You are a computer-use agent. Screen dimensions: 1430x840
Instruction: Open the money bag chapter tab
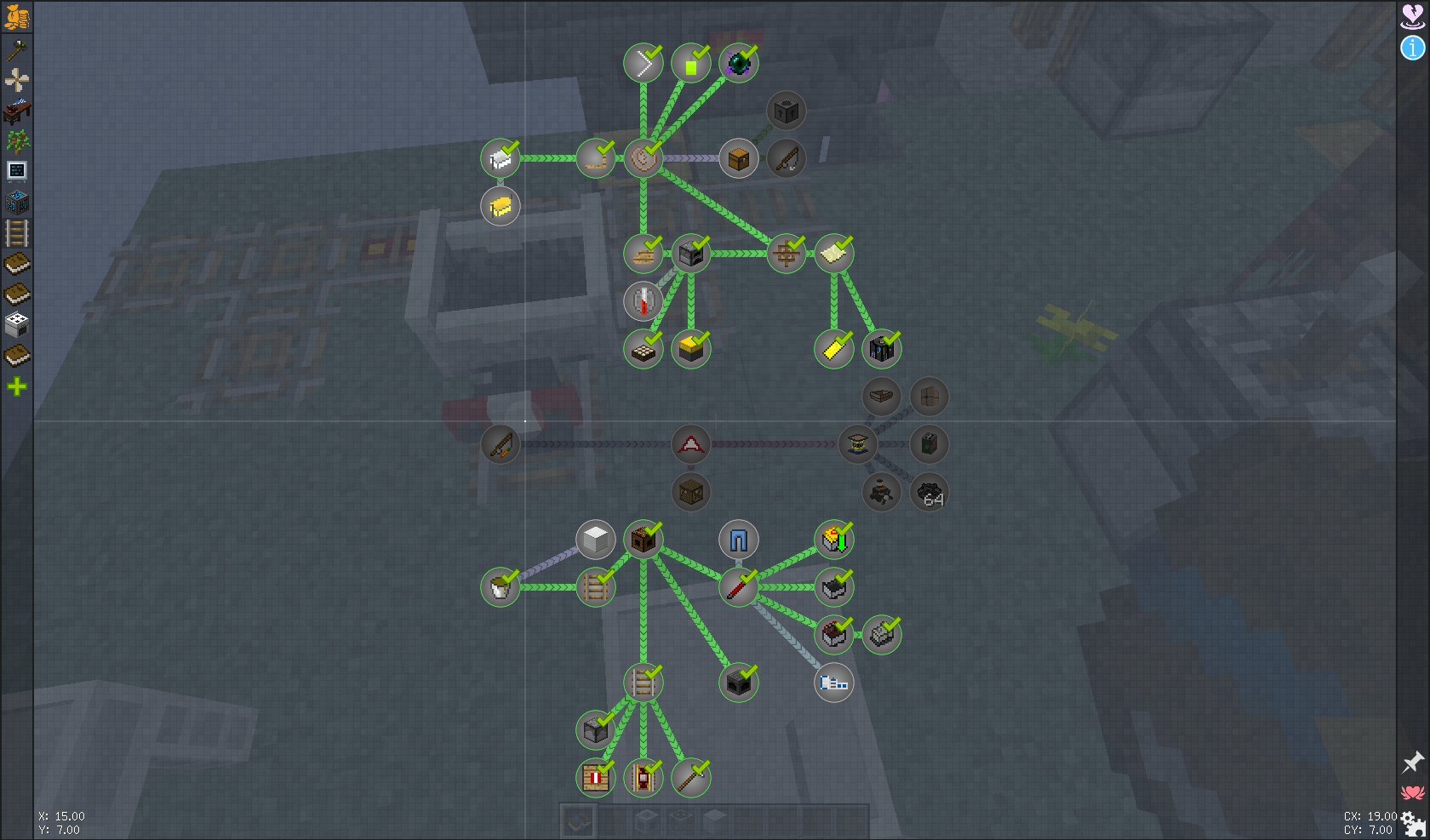click(x=18, y=15)
